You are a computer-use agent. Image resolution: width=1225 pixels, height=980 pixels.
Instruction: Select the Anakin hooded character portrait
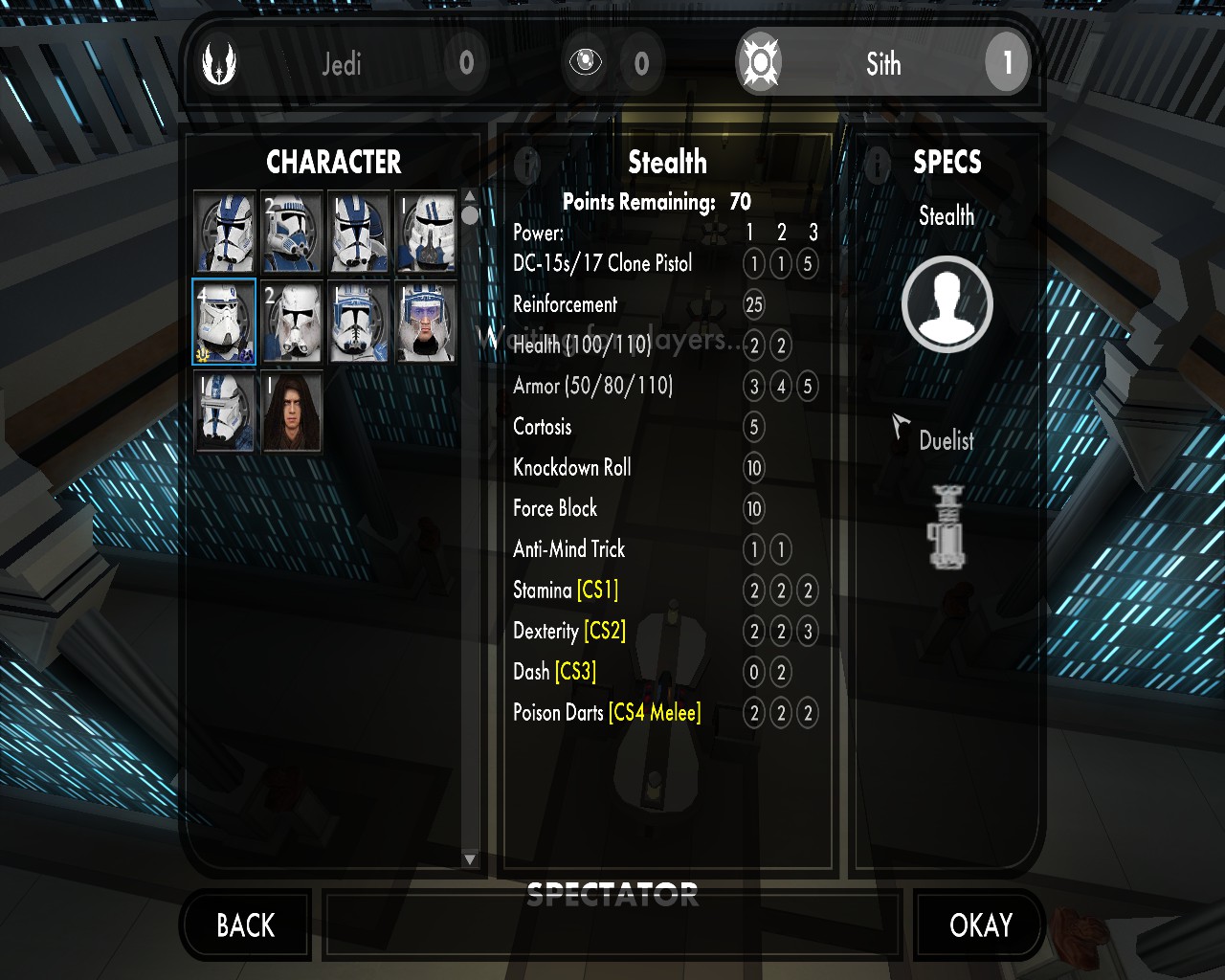pos(292,412)
